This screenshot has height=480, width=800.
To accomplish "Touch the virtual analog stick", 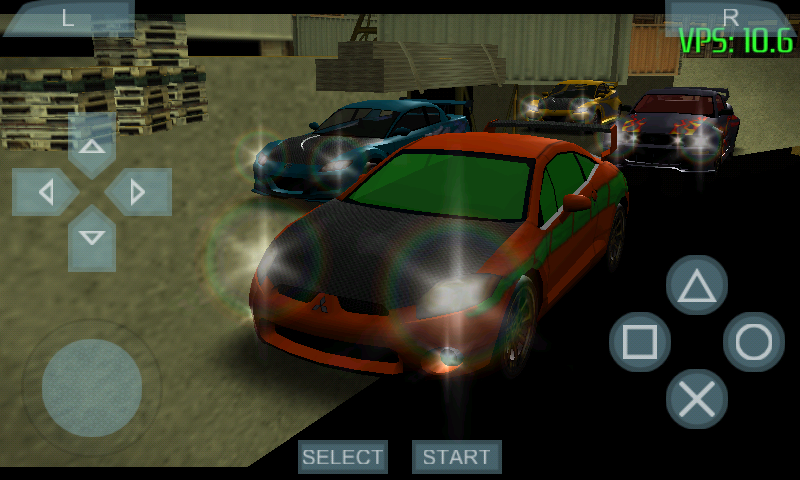I will tap(92, 387).
